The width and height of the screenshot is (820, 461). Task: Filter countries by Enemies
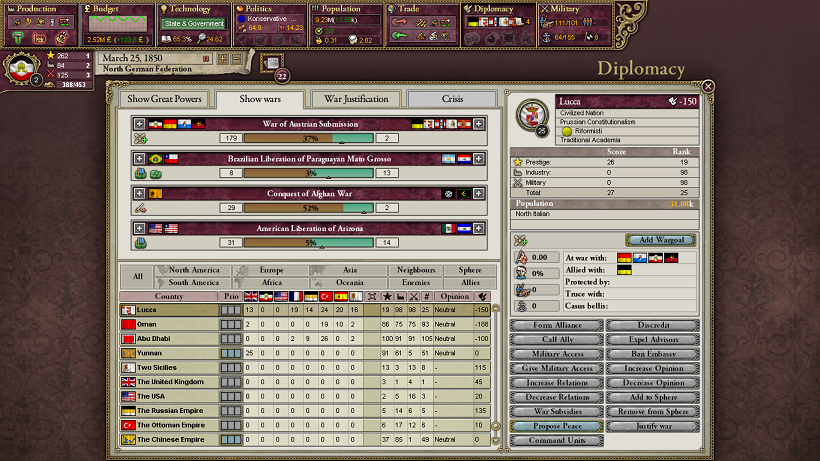click(x=415, y=283)
